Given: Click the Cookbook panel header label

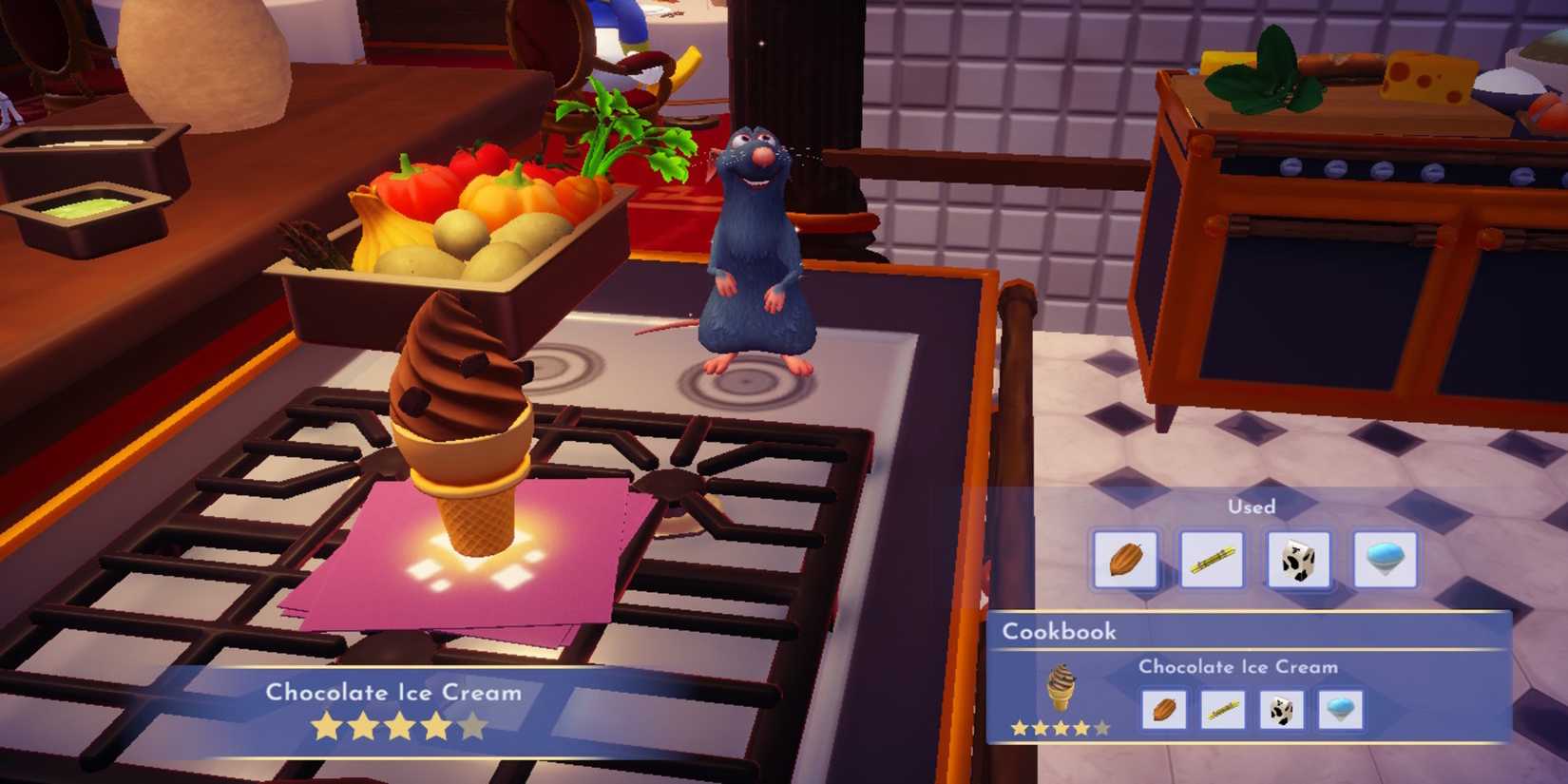Looking at the screenshot, I should [x=1060, y=630].
